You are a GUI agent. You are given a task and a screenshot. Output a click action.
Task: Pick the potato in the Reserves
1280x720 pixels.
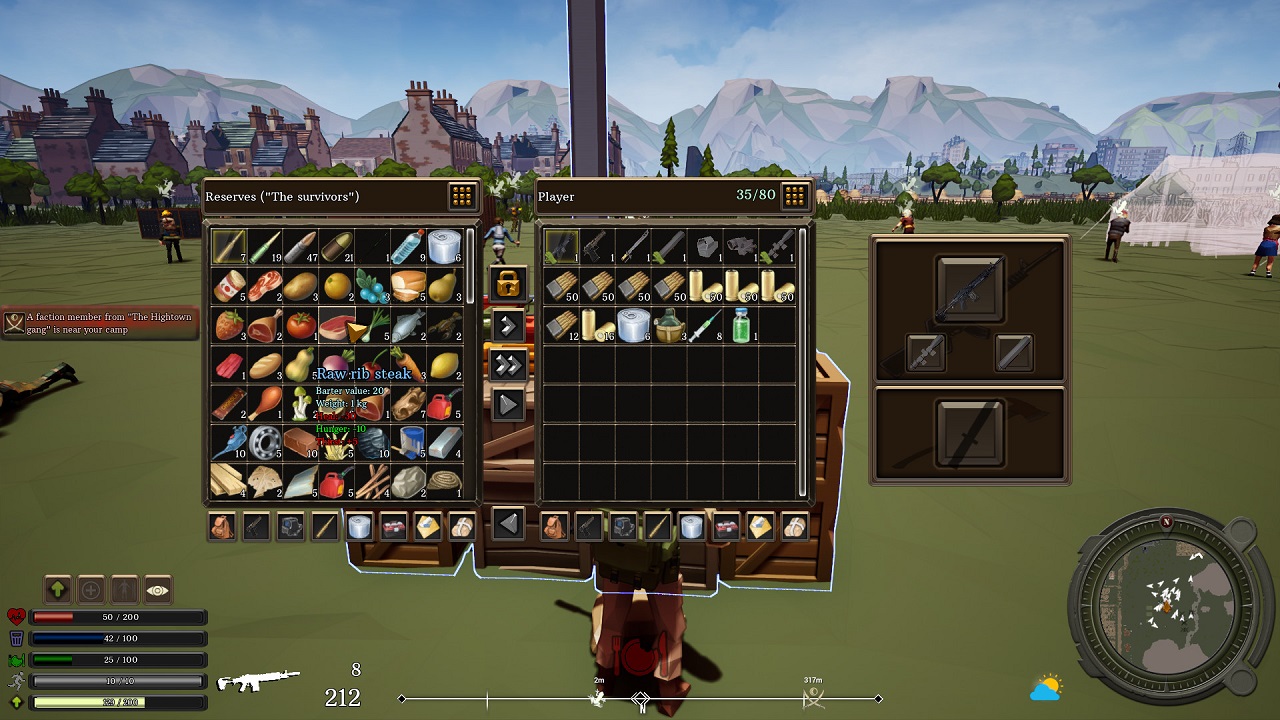pyautogui.click(x=300, y=287)
